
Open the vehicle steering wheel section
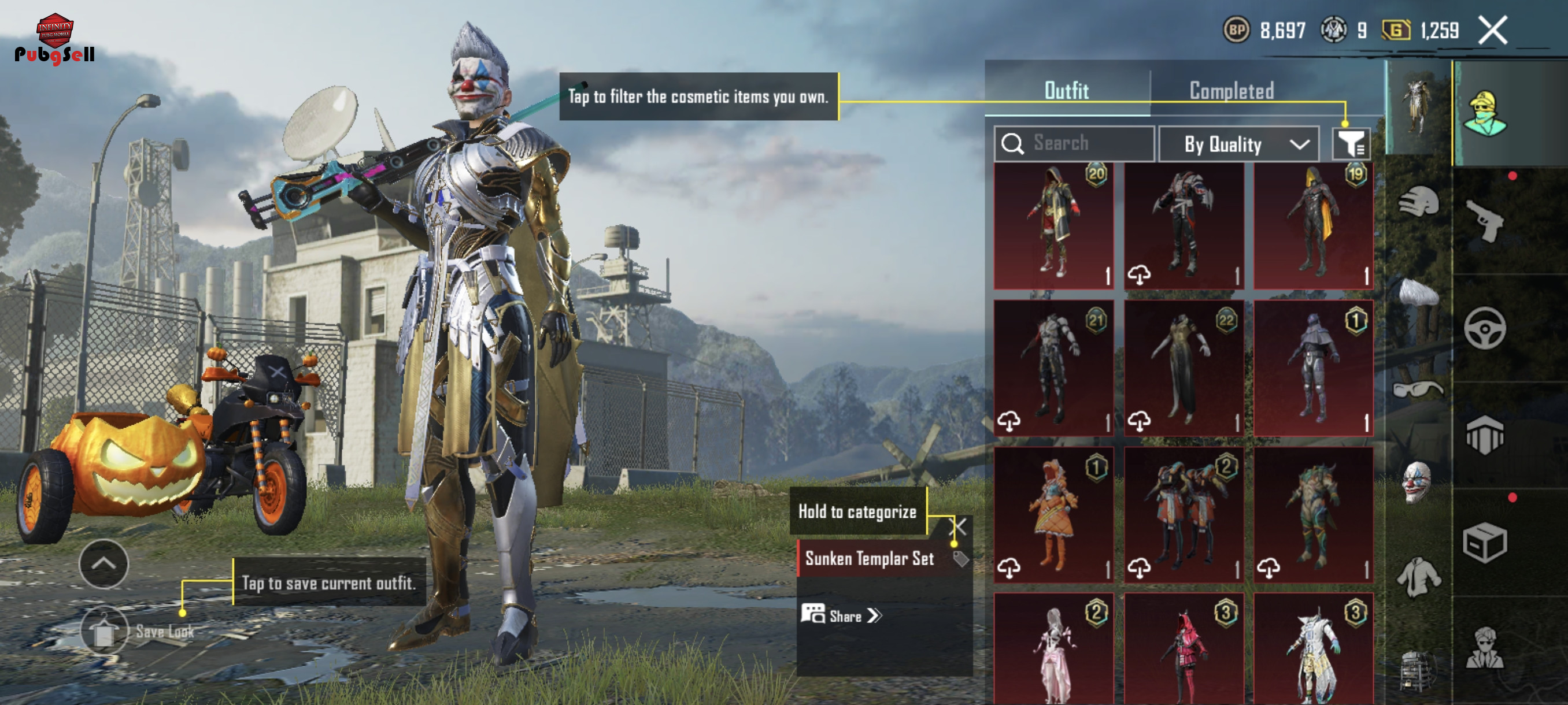click(x=1485, y=328)
